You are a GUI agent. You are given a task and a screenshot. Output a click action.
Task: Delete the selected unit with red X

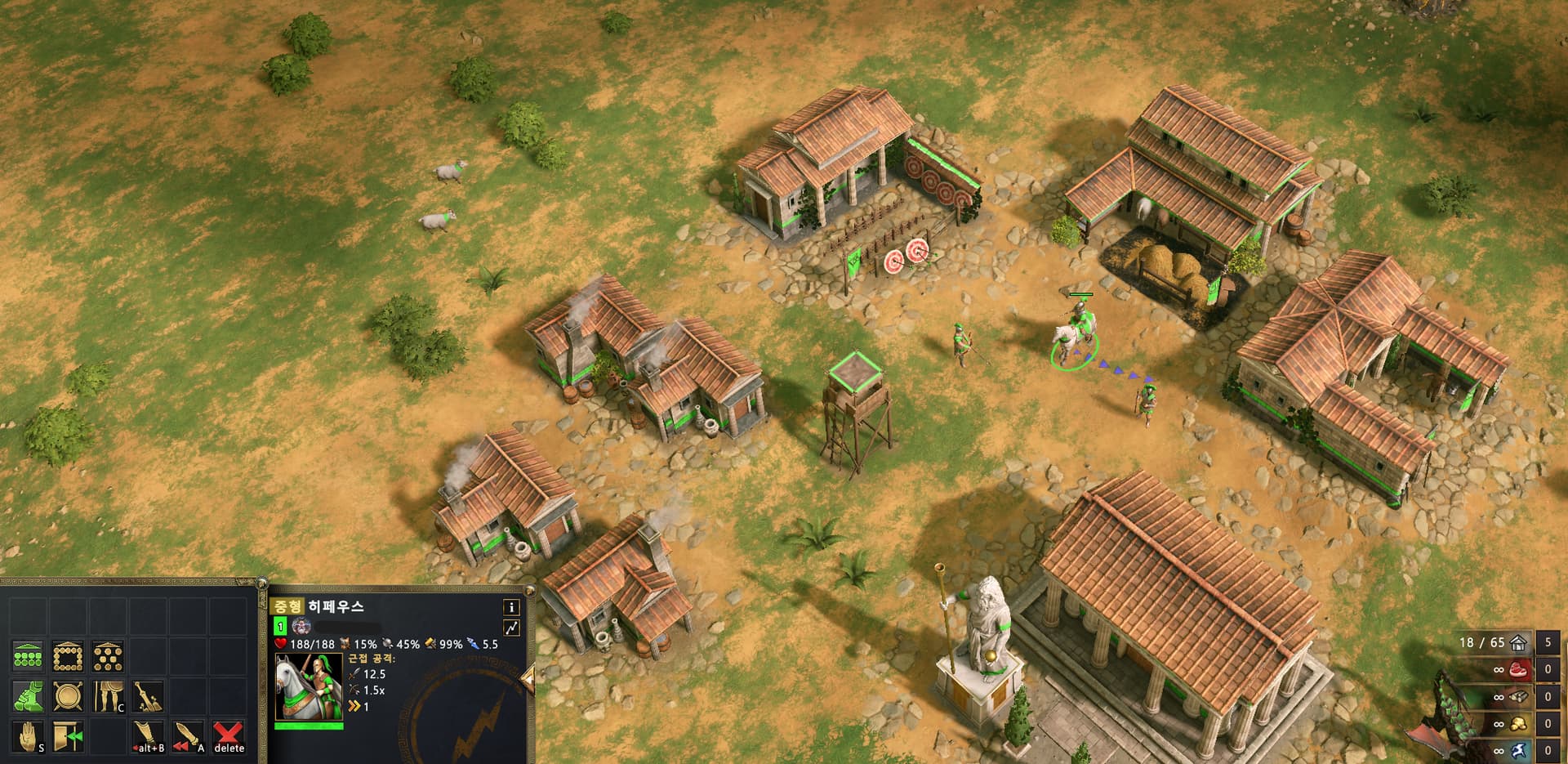229,736
